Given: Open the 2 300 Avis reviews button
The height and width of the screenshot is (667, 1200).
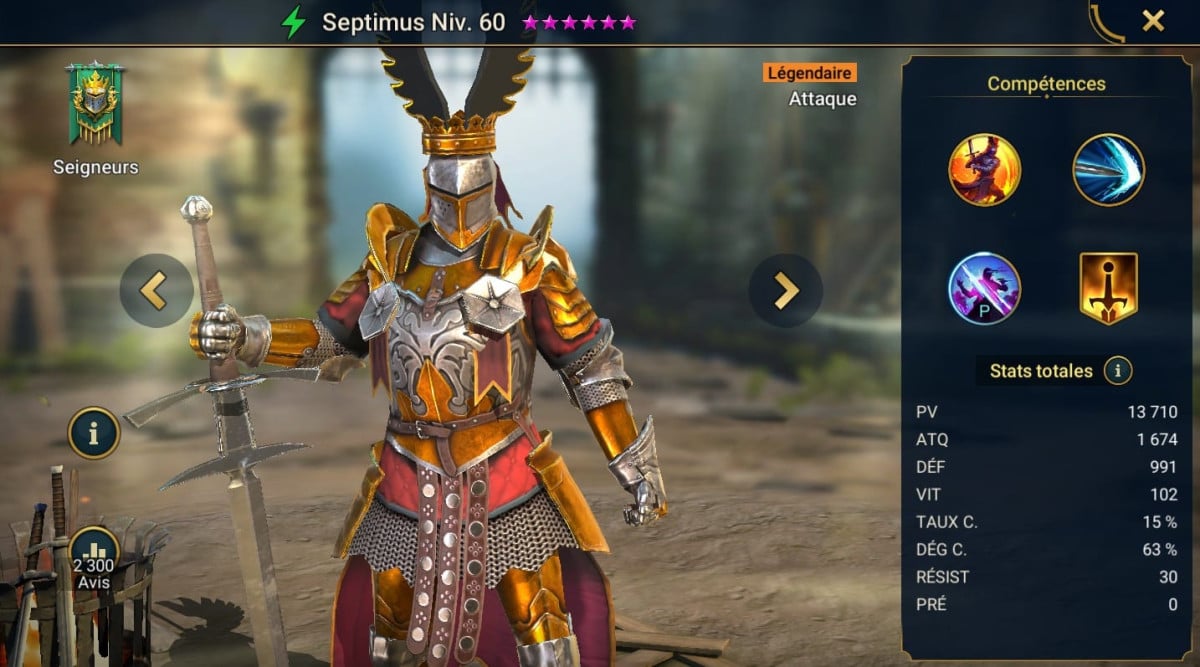Looking at the screenshot, I should 94,556.
